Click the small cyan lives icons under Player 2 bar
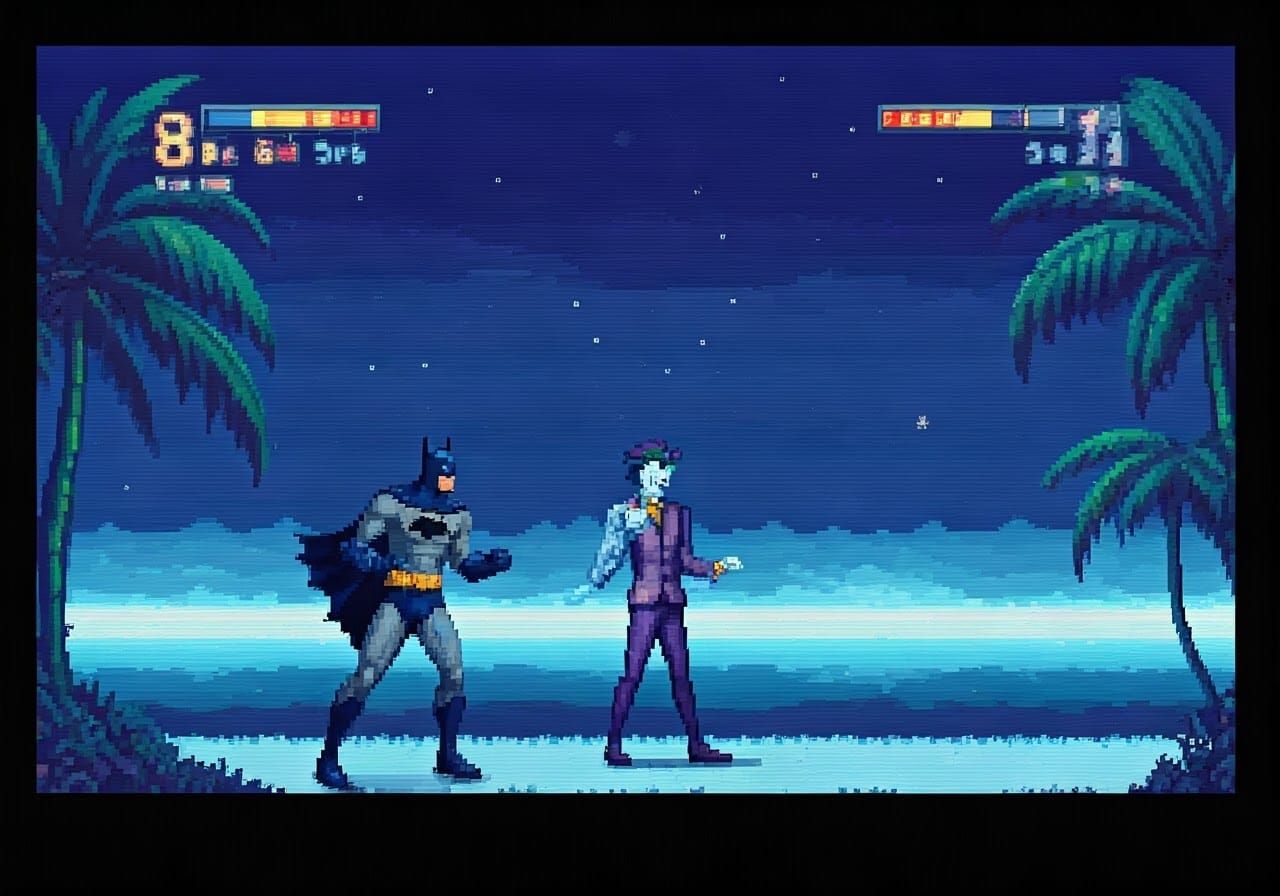Viewport: 1280px width, 896px height. click(x=1045, y=153)
